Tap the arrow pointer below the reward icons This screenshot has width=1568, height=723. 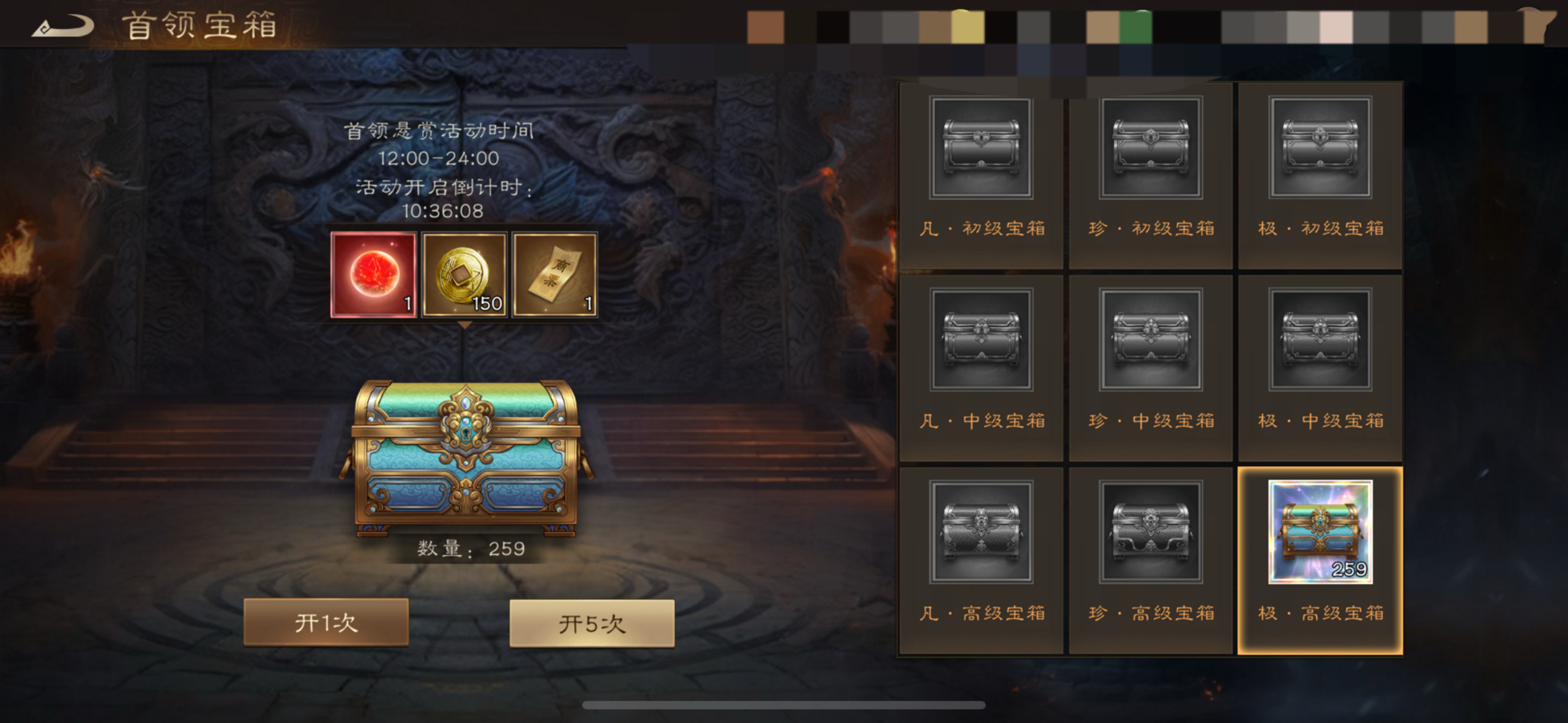[x=464, y=326]
